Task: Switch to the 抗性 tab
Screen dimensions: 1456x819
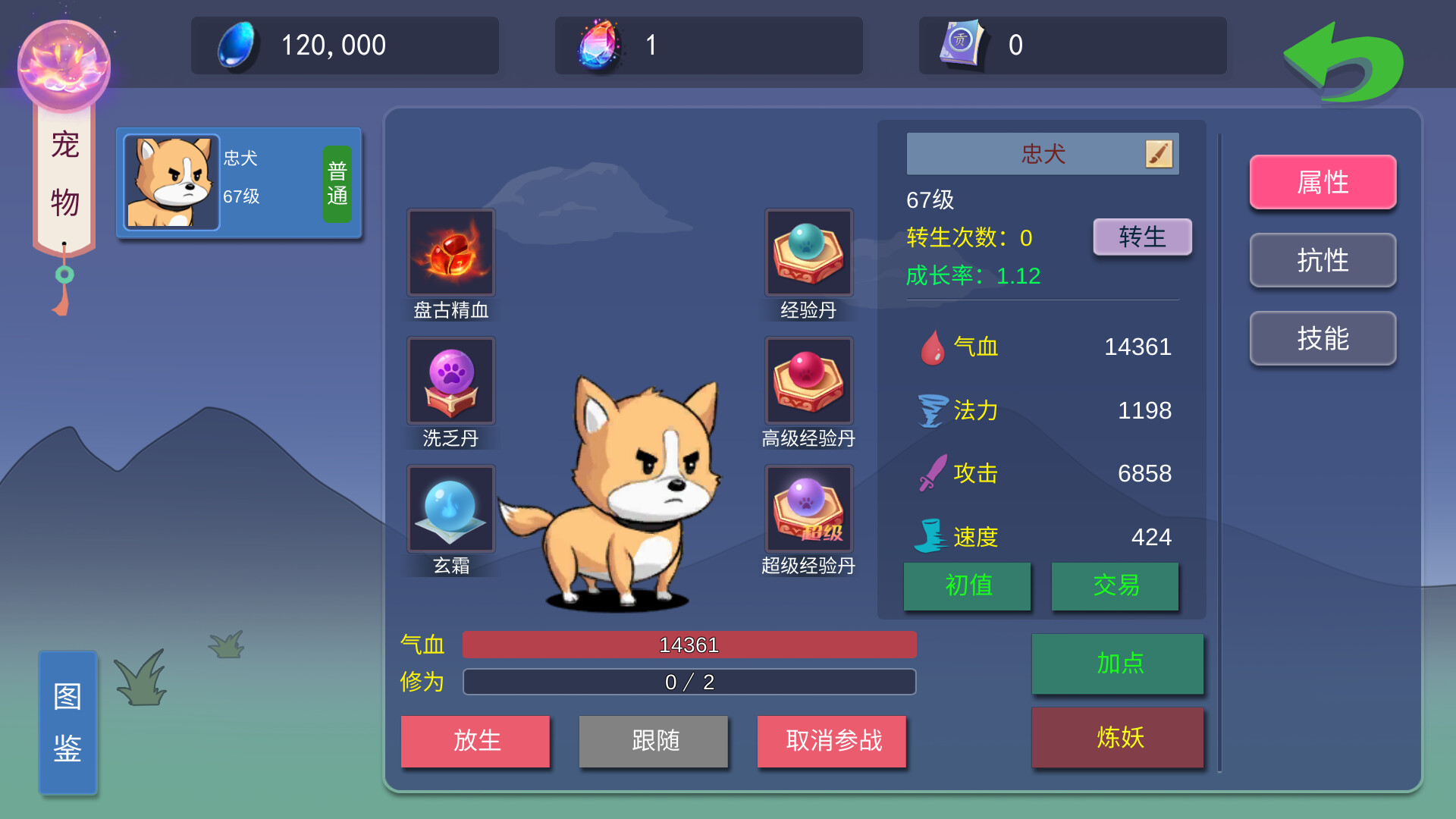Action: click(1322, 260)
